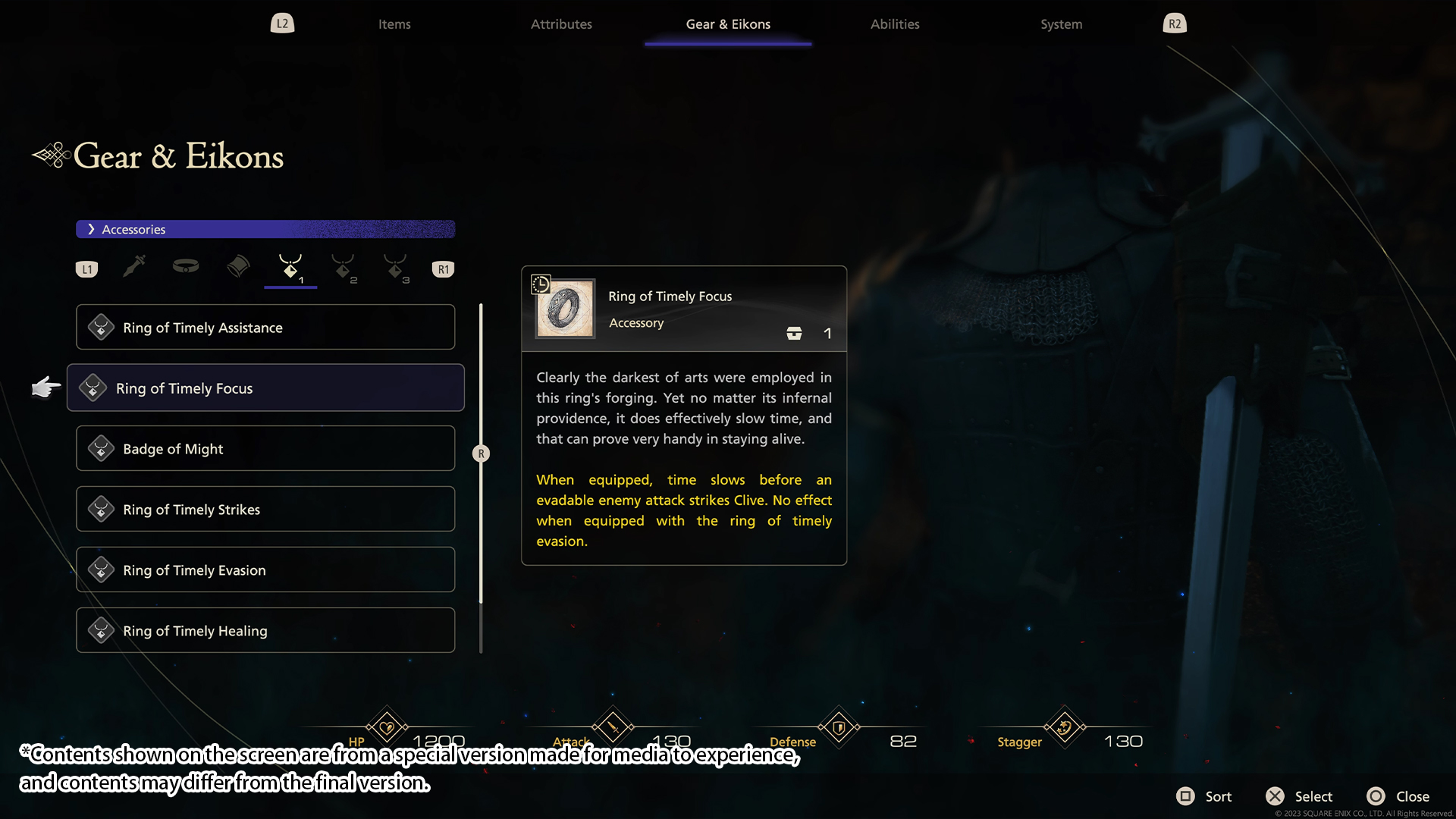Switch to accessory slot 3
This screenshot has width=1456, height=819.
(396, 268)
